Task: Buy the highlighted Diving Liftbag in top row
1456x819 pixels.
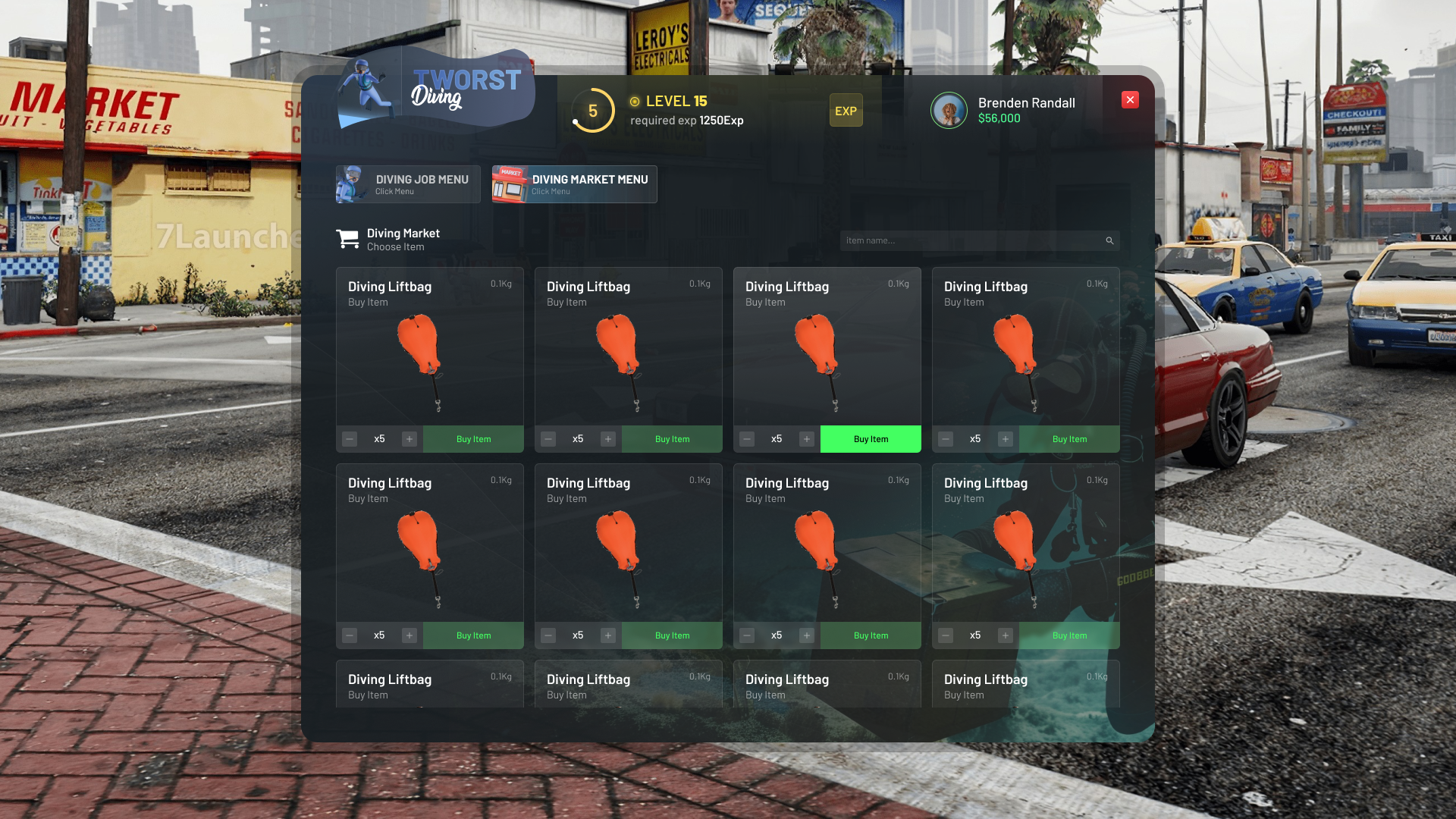Action: [x=870, y=438]
